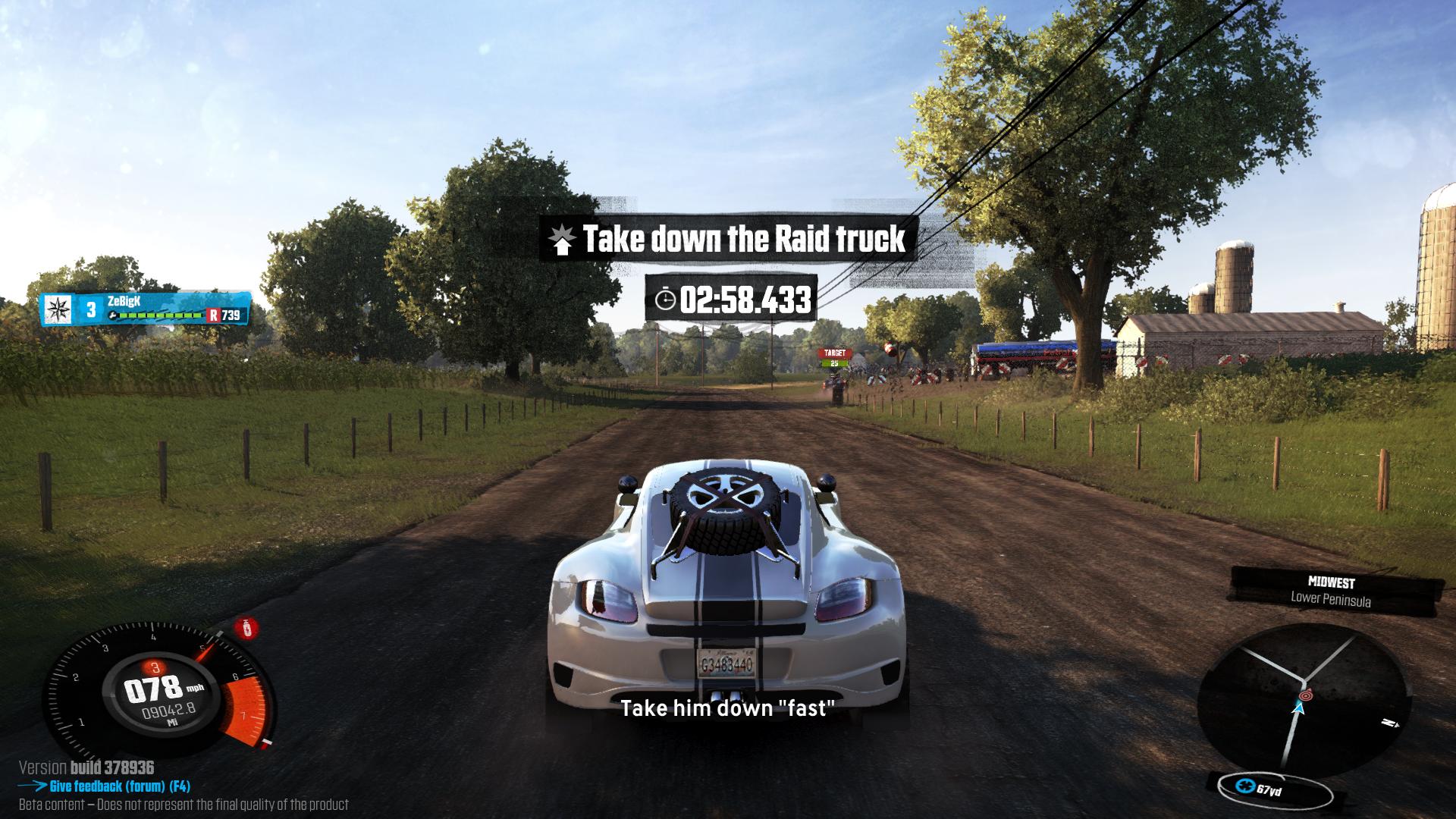Click the red target marker on the minimap
This screenshot has width=1456, height=819.
pyautogui.click(x=1304, y=695)
